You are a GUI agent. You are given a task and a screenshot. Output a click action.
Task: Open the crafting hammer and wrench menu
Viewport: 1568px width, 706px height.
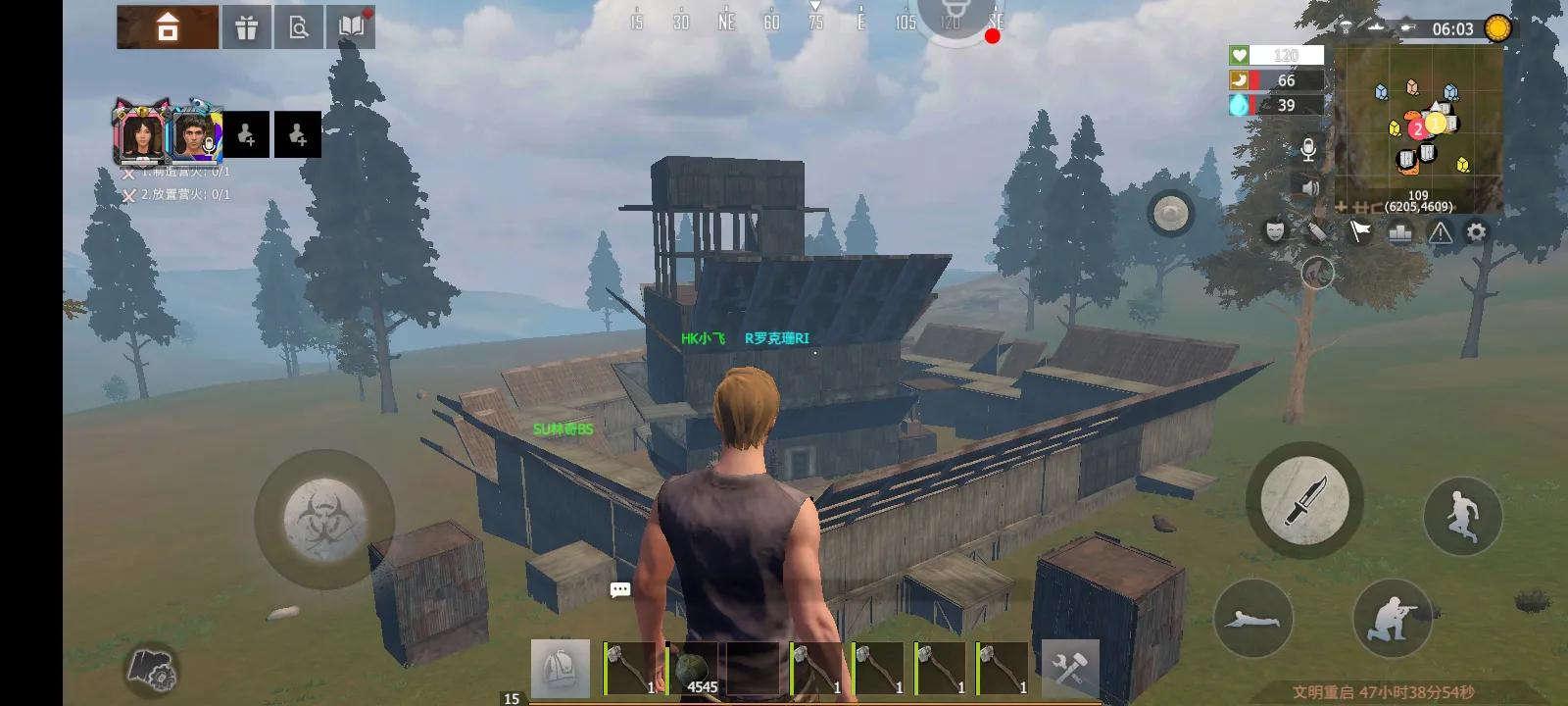(1070, 668)
